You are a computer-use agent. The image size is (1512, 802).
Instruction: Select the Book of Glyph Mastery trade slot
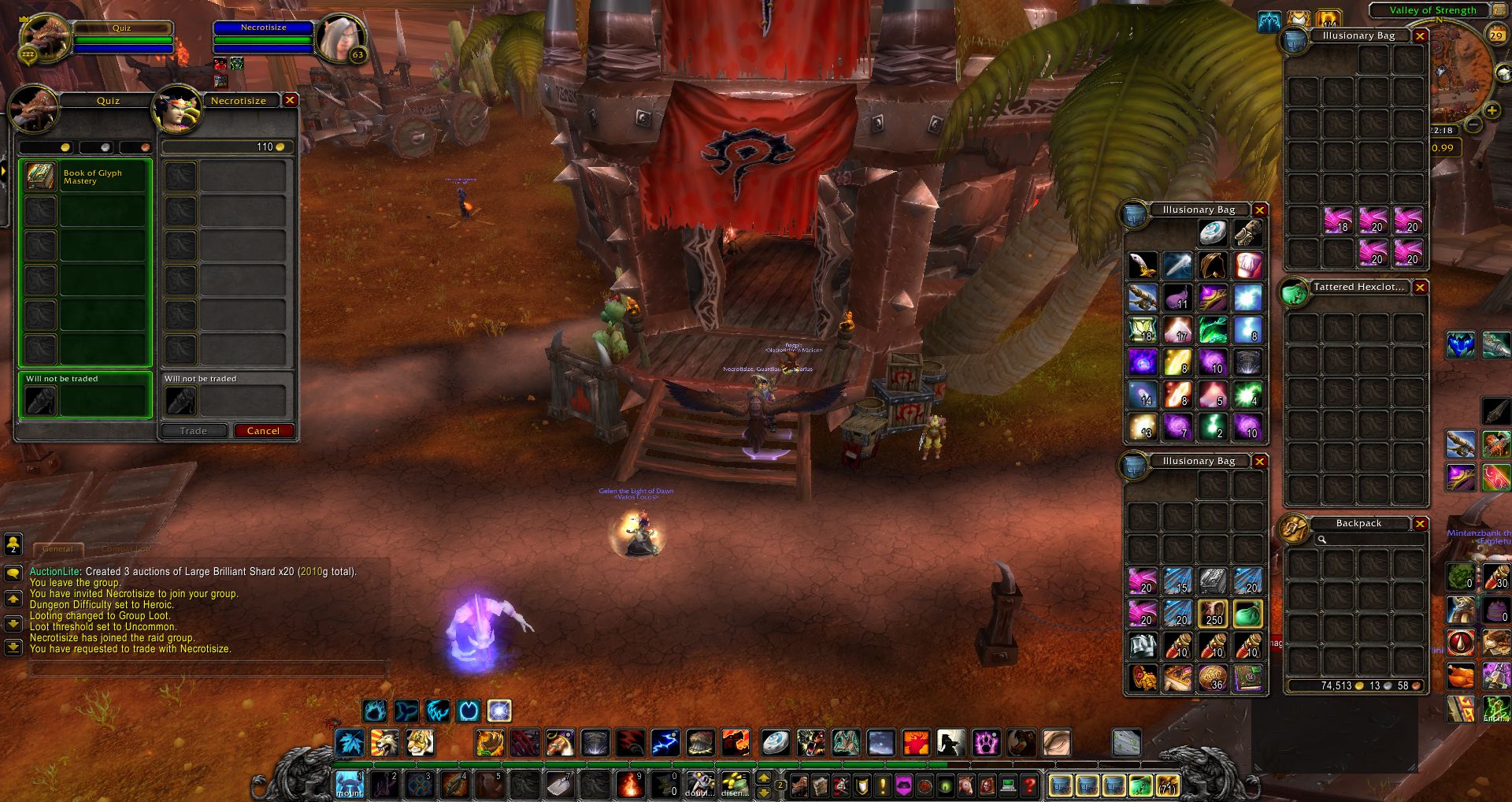(85, 177)
